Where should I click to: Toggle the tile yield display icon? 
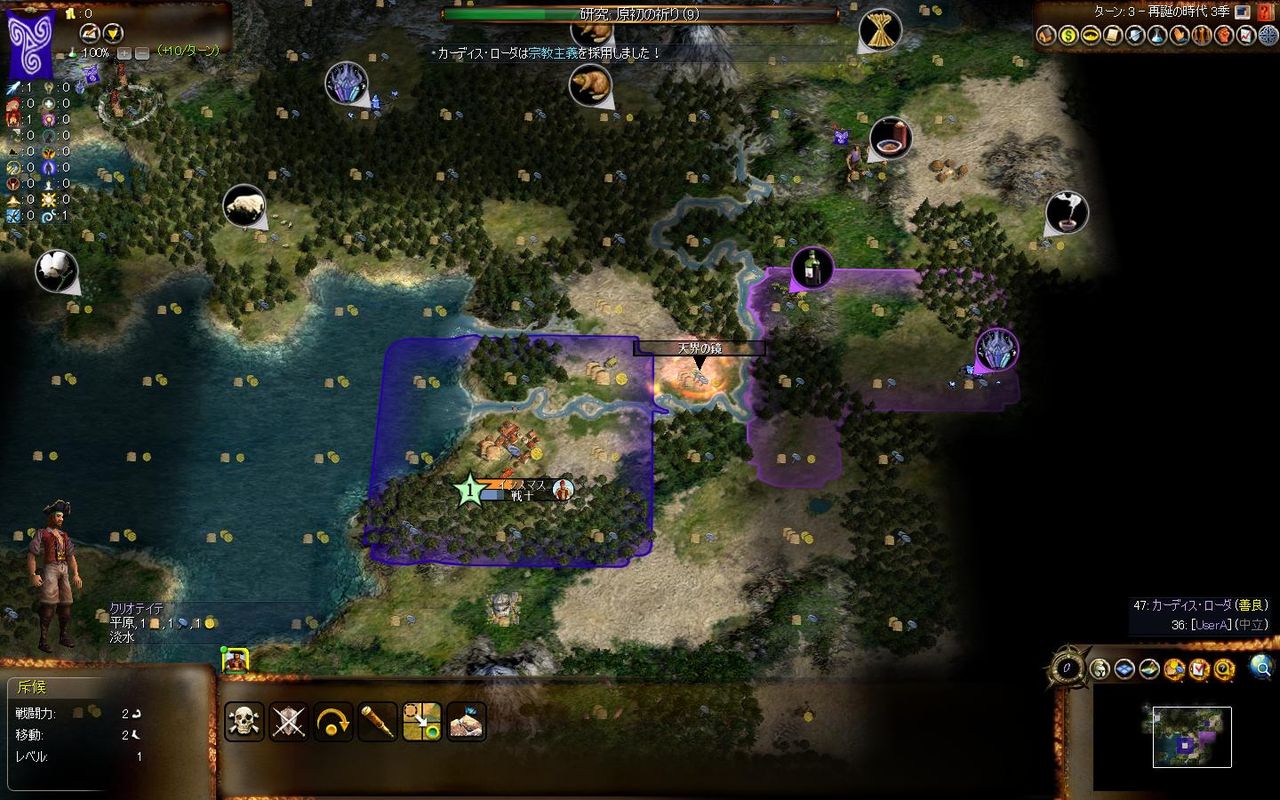coord(1147,669)
